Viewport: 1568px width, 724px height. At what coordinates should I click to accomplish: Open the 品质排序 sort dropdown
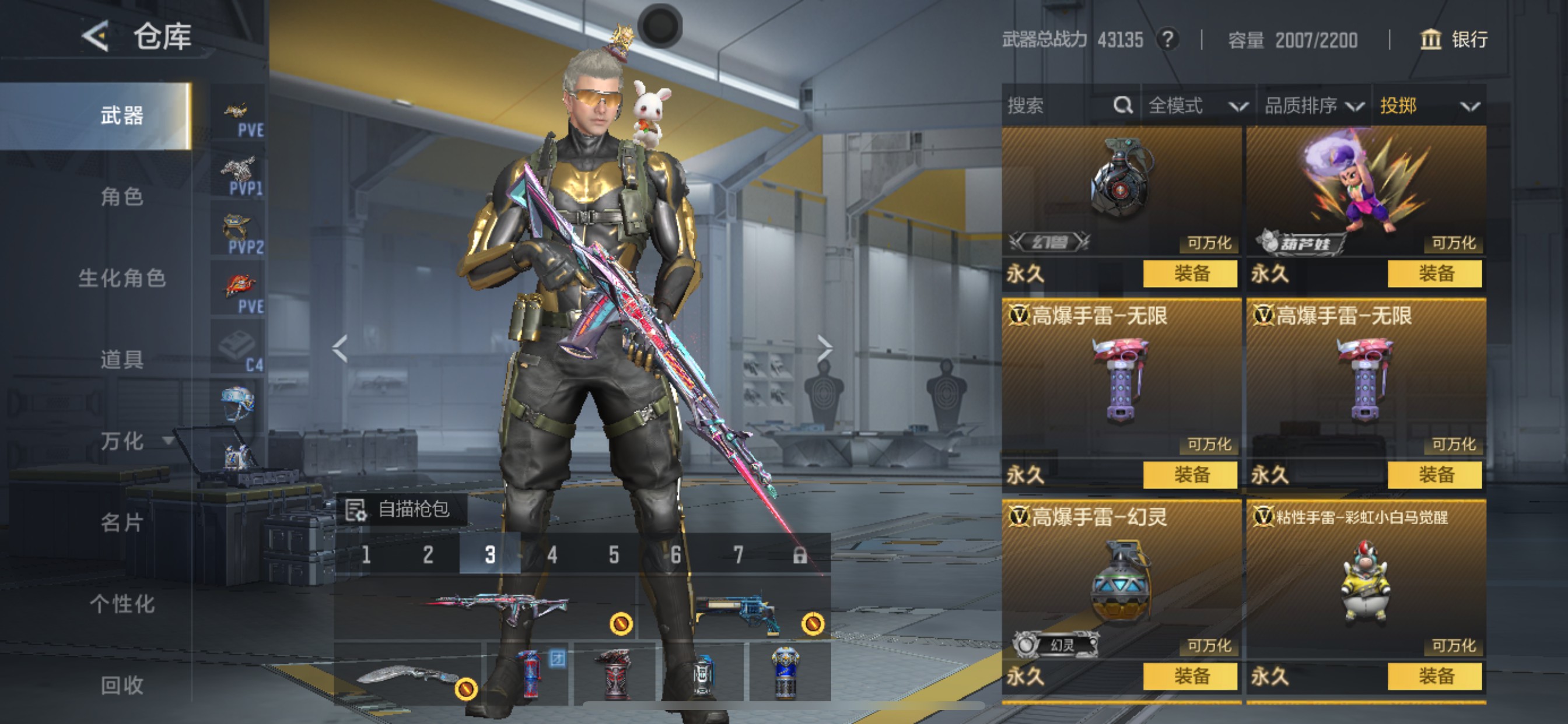pyautogui.click(x=1313, y=106)
